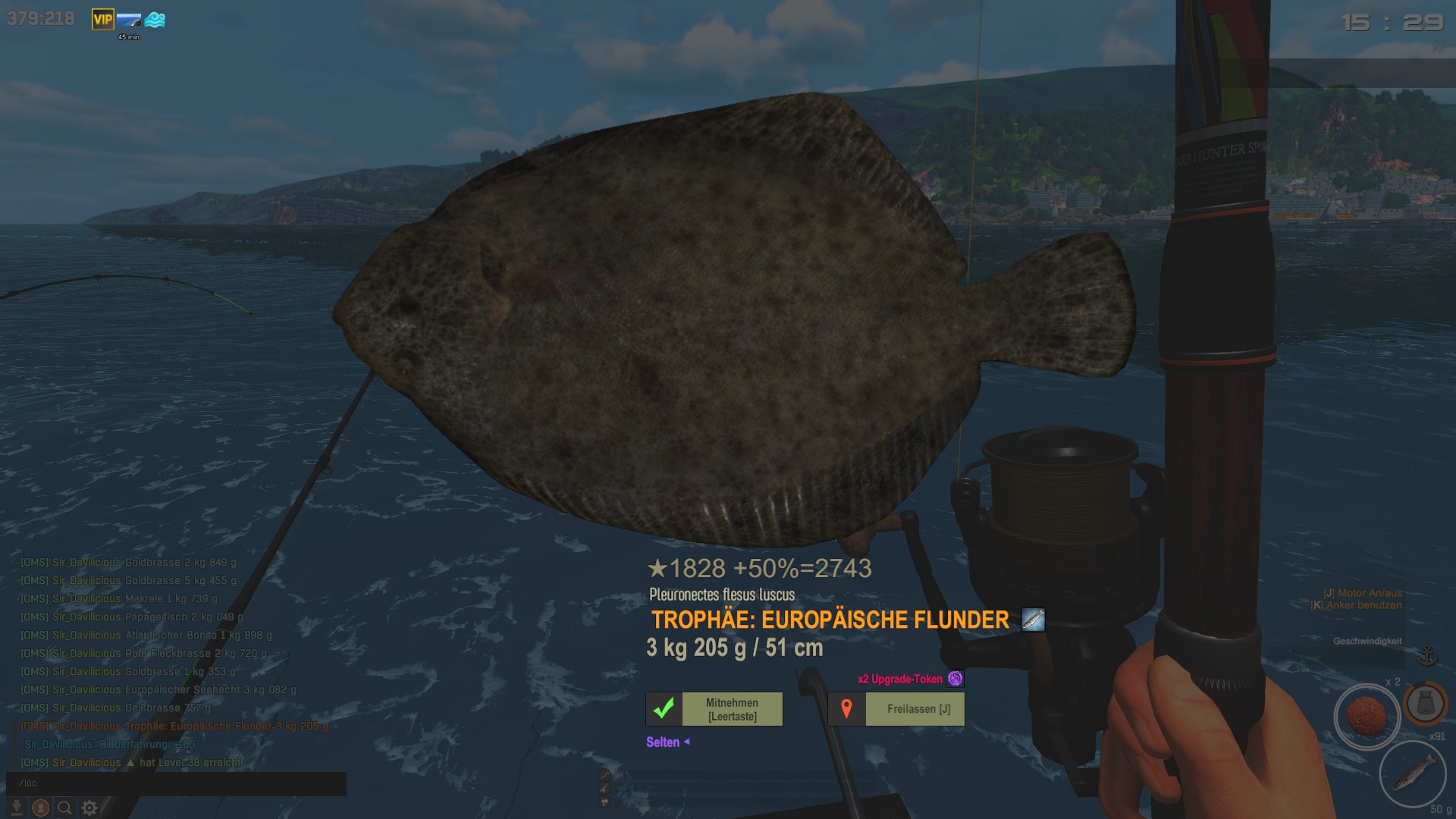Toggle the boat anchor icon
1456x819 pixels.
pyautogui.click(x=1427, y=654)
